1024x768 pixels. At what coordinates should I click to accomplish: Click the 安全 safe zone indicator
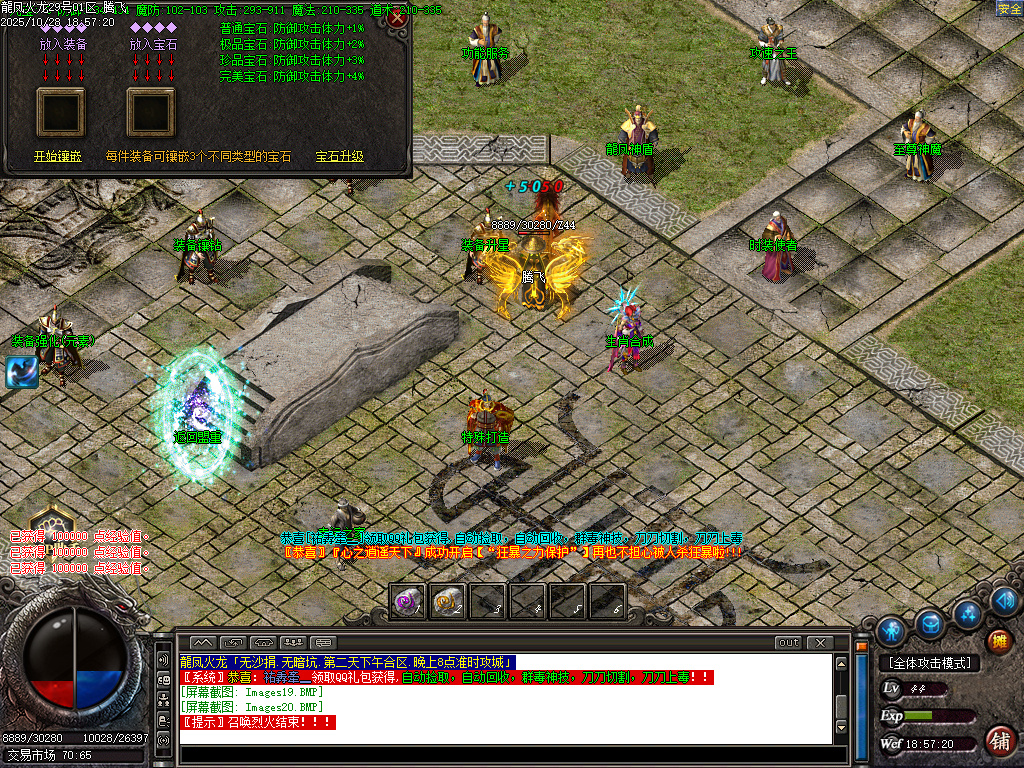1009,9
